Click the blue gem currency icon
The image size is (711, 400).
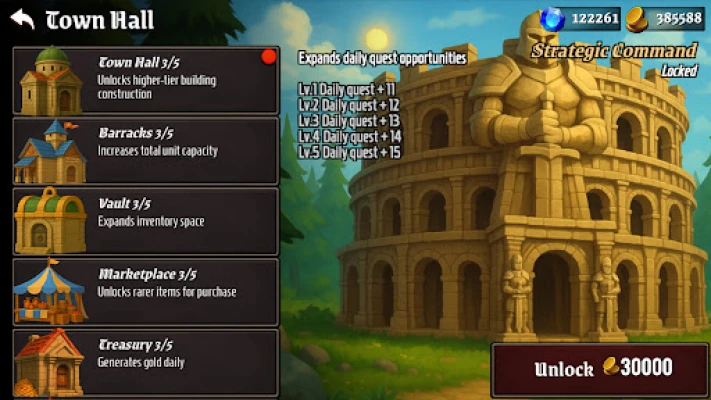tap(552, 18)
